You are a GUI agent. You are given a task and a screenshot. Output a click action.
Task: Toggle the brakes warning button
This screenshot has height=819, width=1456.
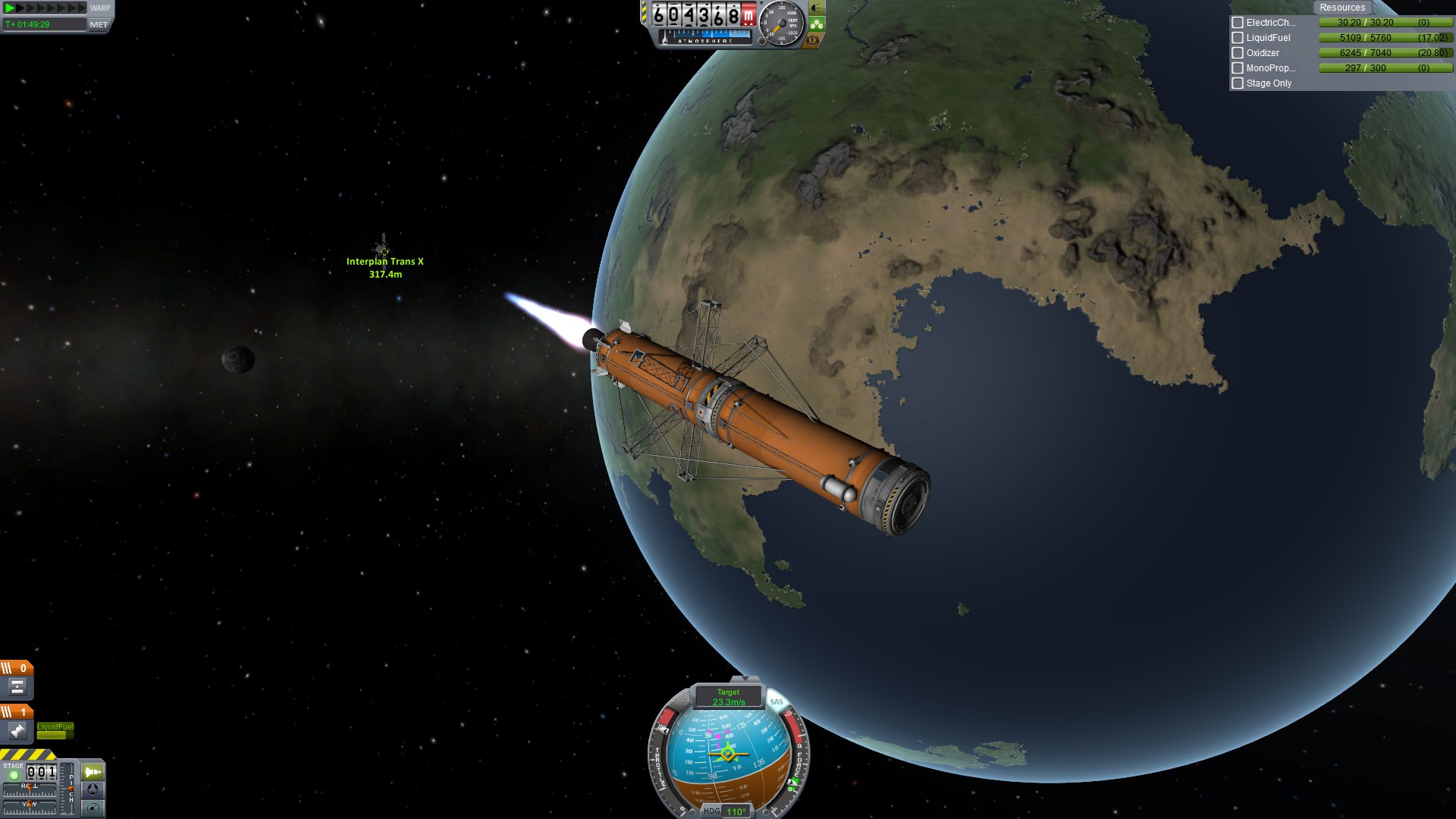(x=813, y=40)
